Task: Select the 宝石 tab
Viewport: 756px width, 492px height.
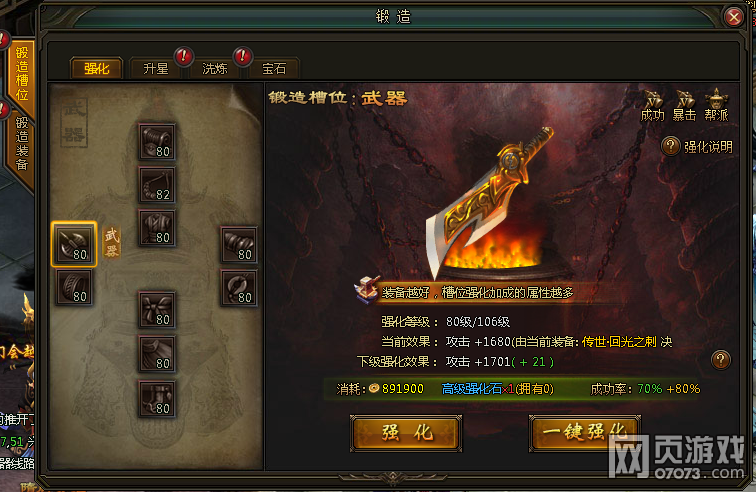Action: click(x=273, y=68)
